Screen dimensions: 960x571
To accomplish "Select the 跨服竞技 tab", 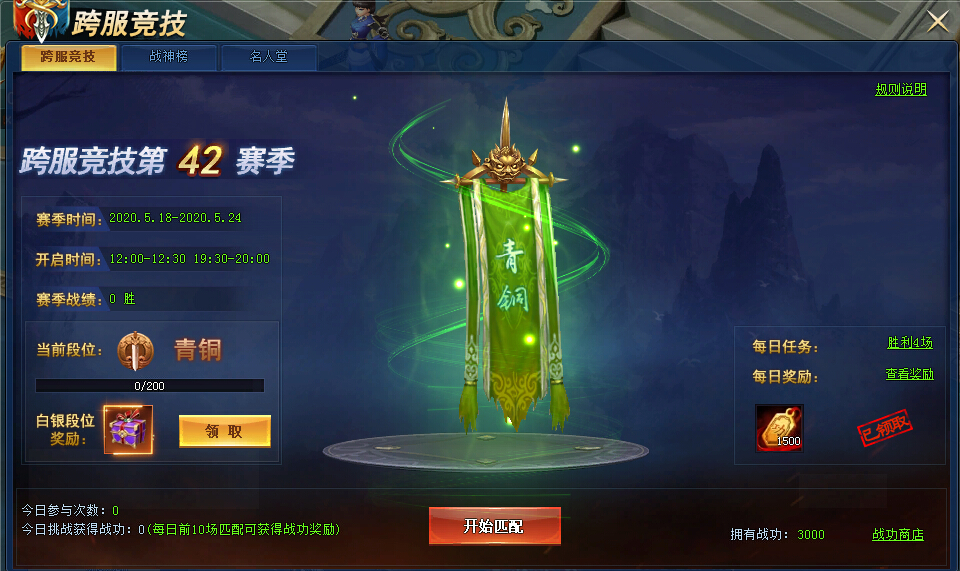I will [68, 57].
